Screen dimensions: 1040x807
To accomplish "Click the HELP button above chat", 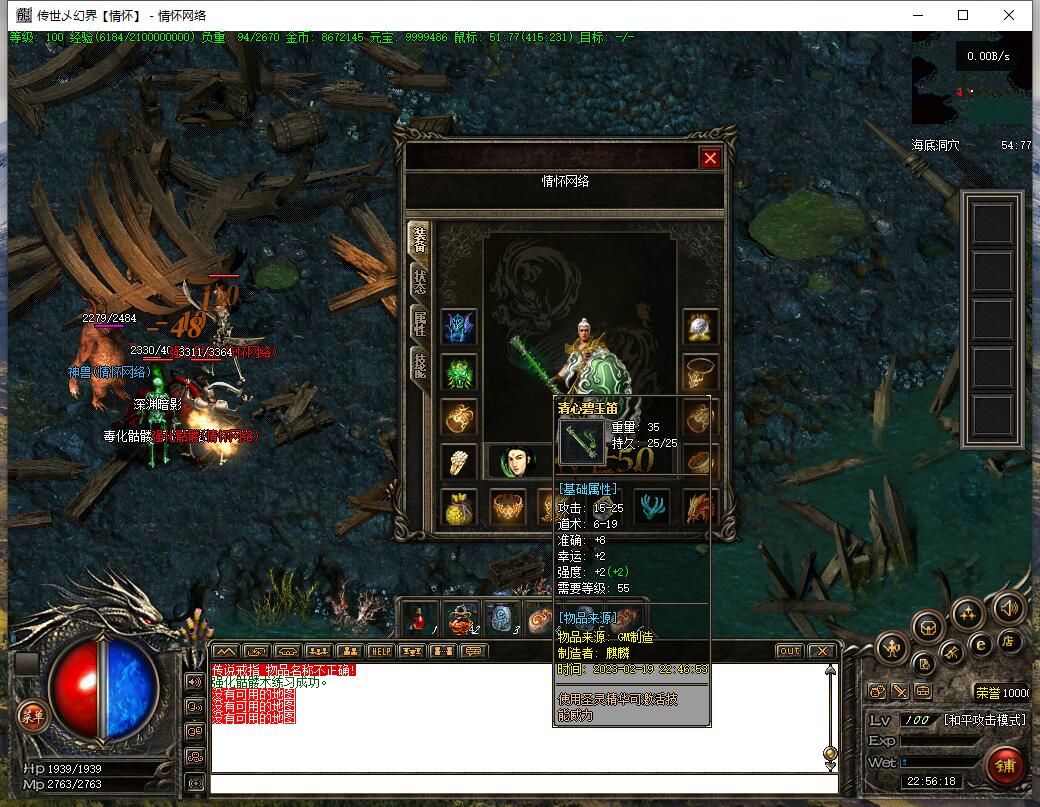I will 380,651.
